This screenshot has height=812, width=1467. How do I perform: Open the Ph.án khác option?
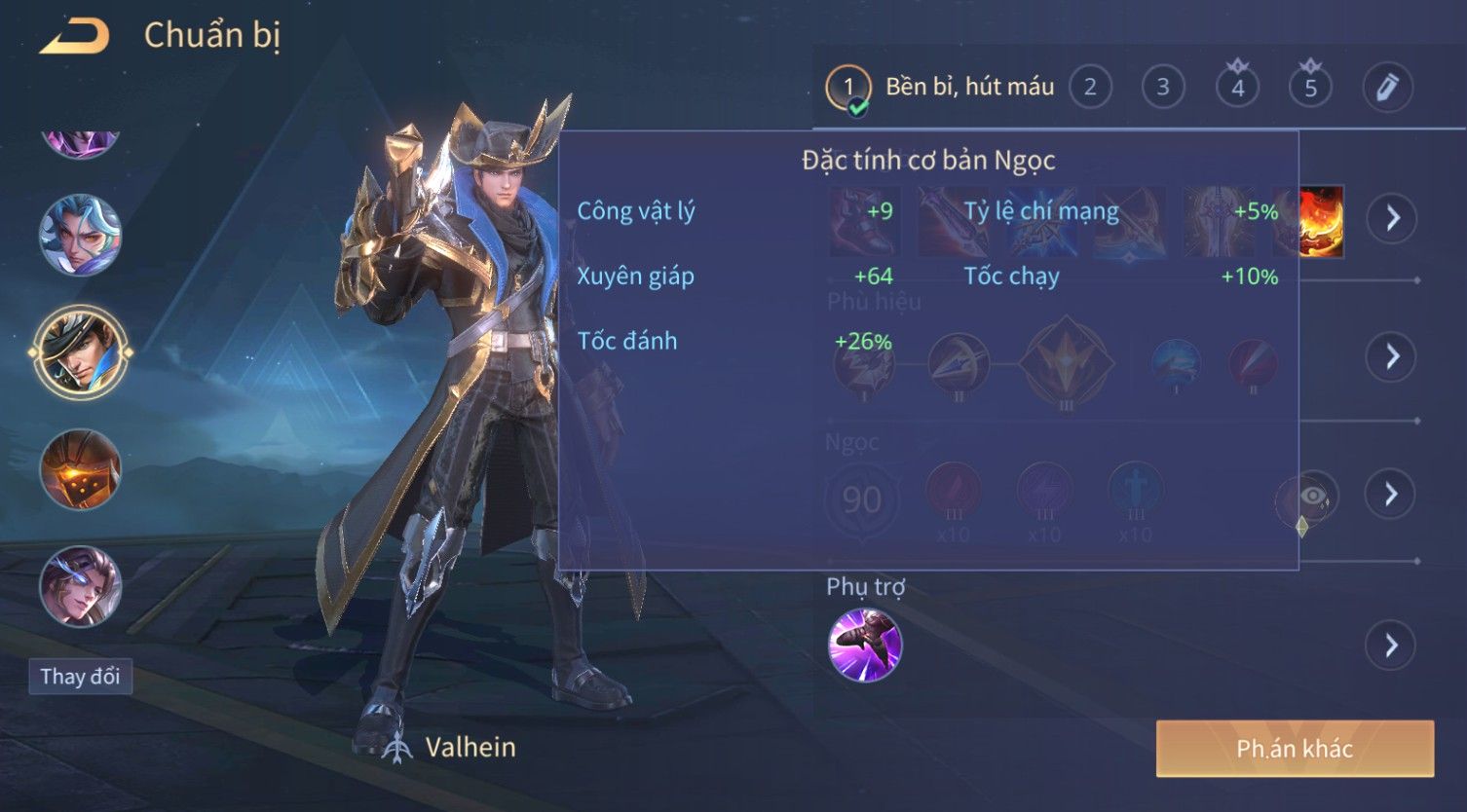click(1295, 748)
